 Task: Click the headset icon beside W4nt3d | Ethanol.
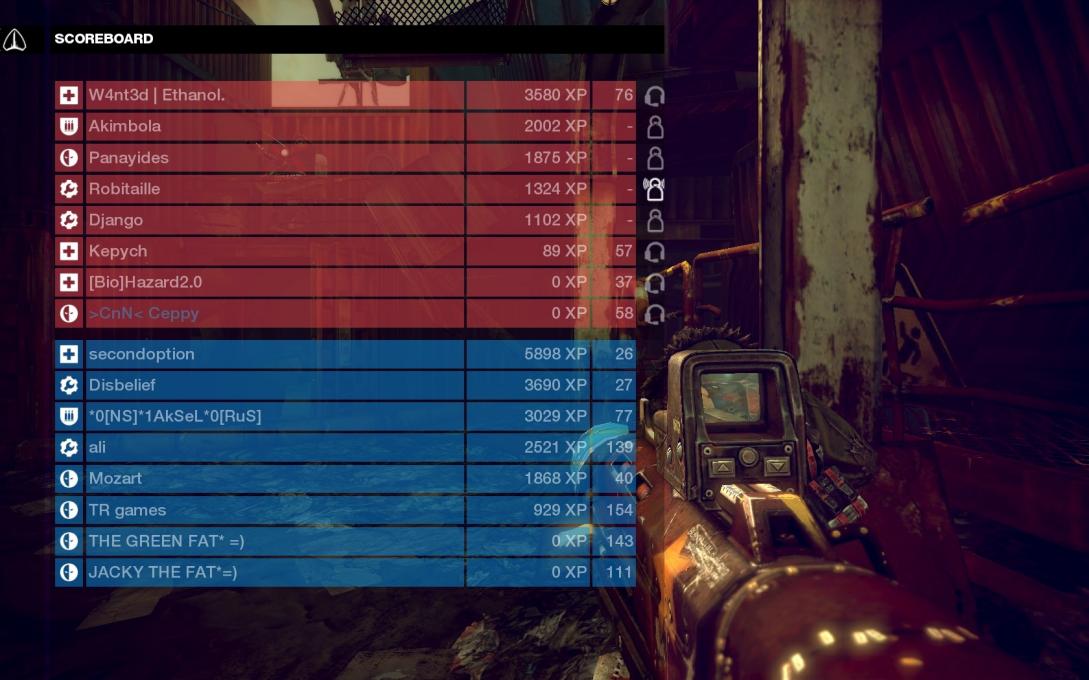pos(655,97)
